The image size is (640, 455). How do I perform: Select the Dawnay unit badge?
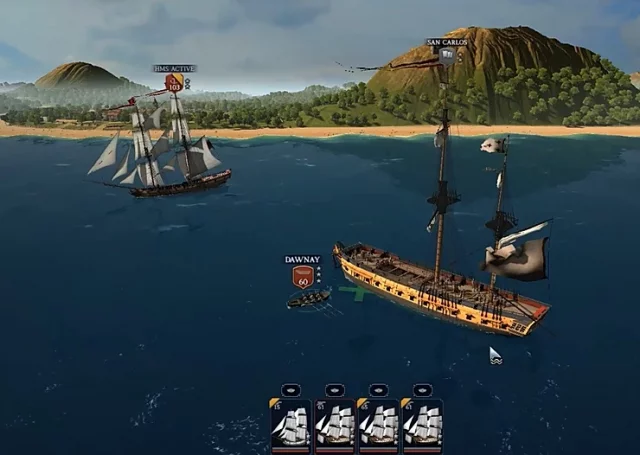(x=302, y=276)
